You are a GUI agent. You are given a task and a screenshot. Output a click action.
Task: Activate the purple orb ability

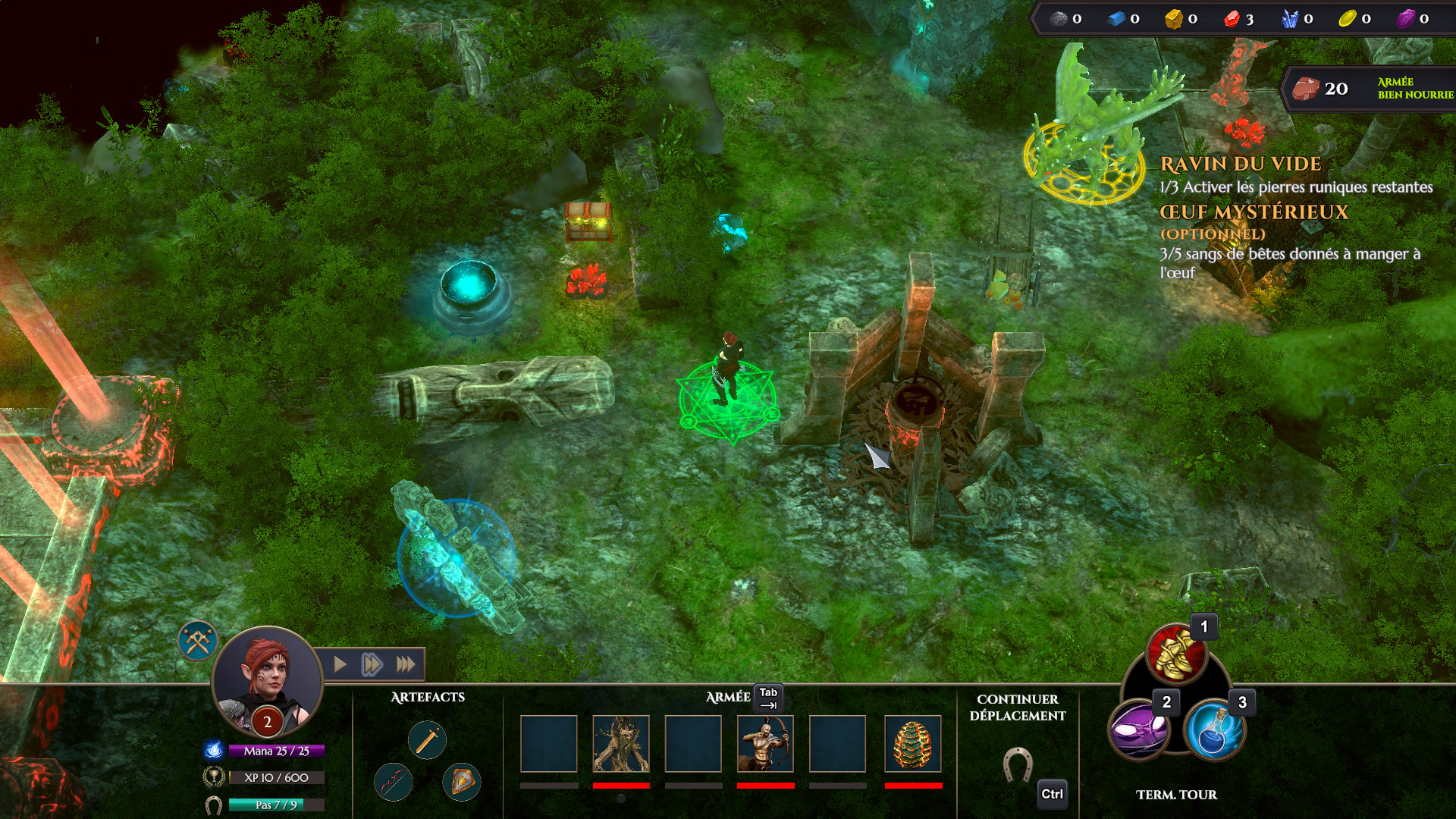tap(1138, 730)
